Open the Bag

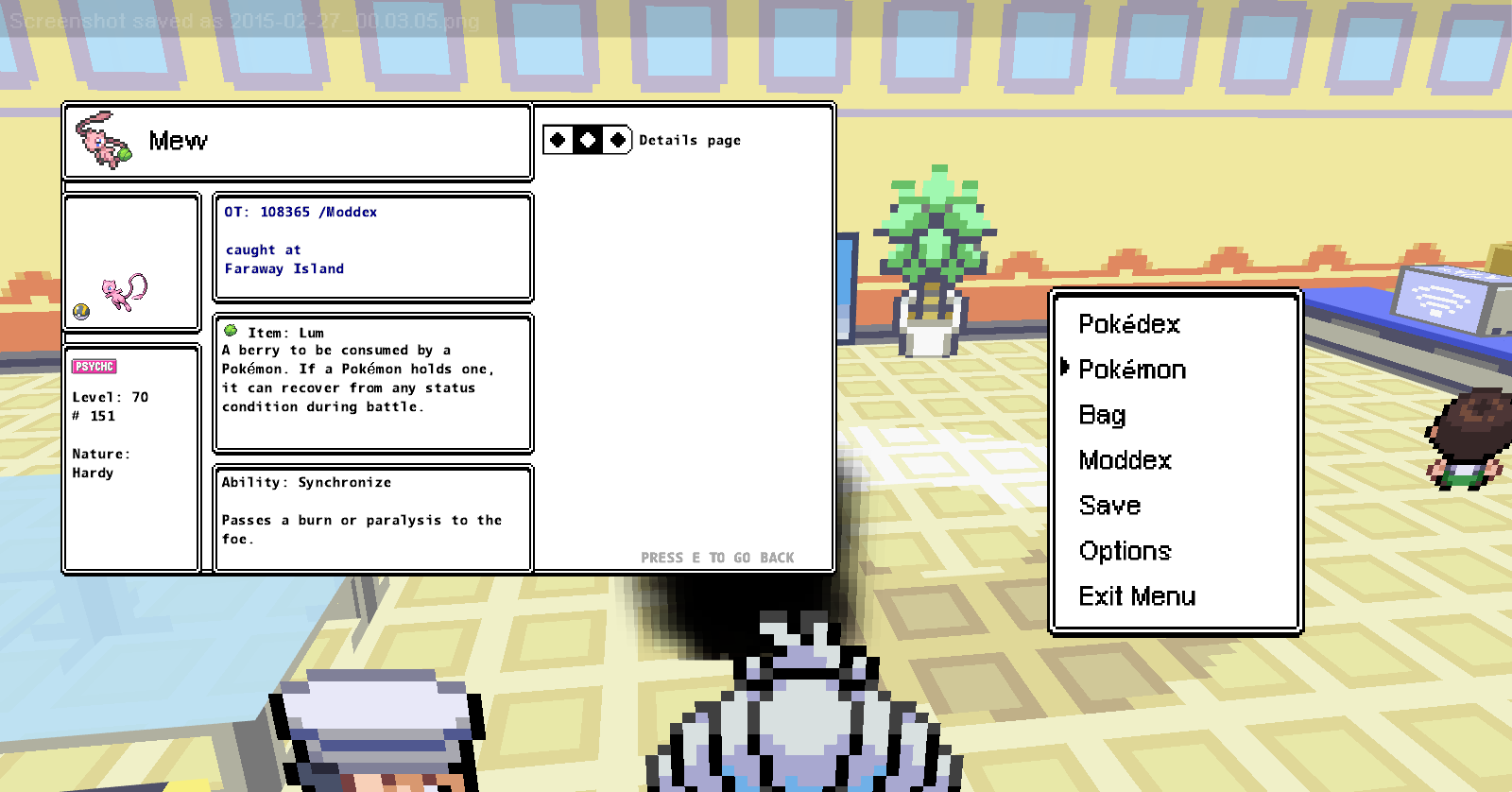tap(1102, 415)
